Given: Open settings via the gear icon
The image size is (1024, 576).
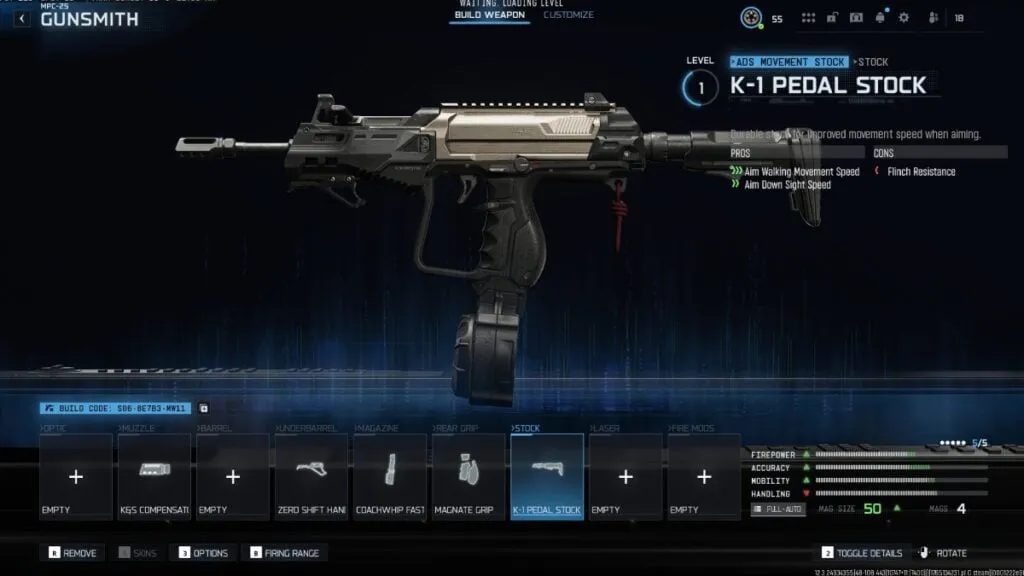Looking at the screenshot, I should (x=904, y=18).
